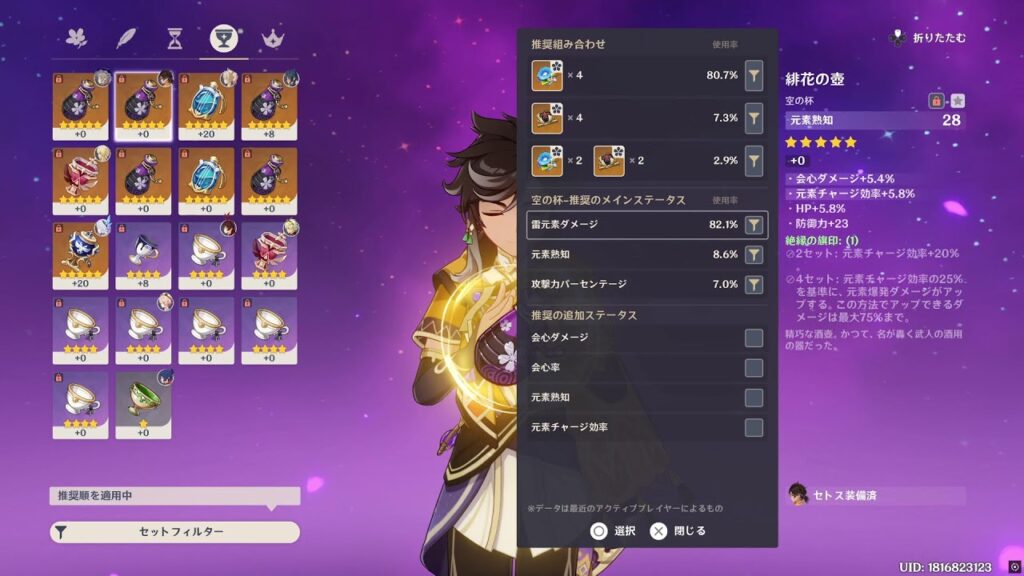The height and width of the screenshot is (576, 1024).
Task: Enable the 元素熟知 substat checkbox
Action: point(754,398)
